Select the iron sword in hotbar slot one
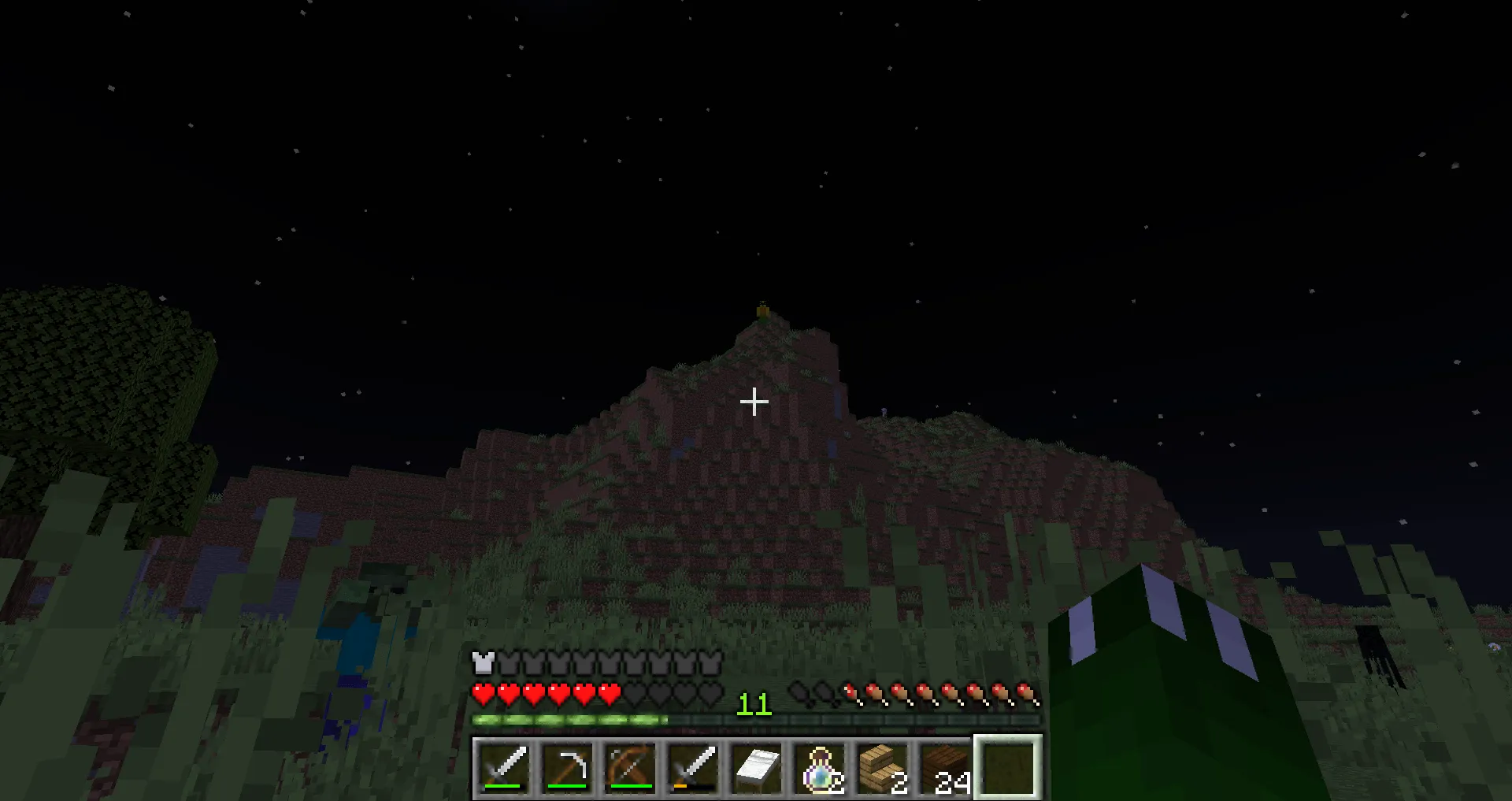 (504, 768)
